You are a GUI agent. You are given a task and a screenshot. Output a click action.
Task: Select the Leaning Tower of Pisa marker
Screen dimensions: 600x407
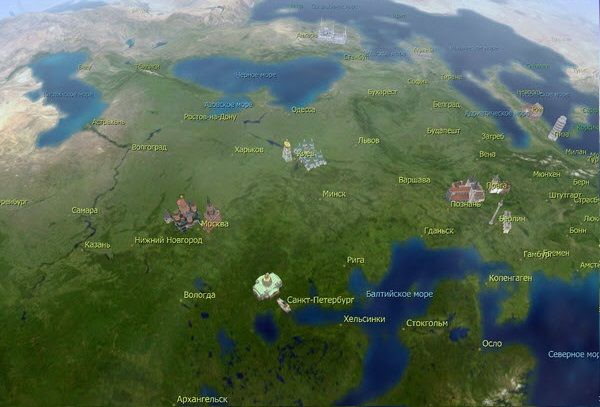pyautogui.click(x=558, y=127)
